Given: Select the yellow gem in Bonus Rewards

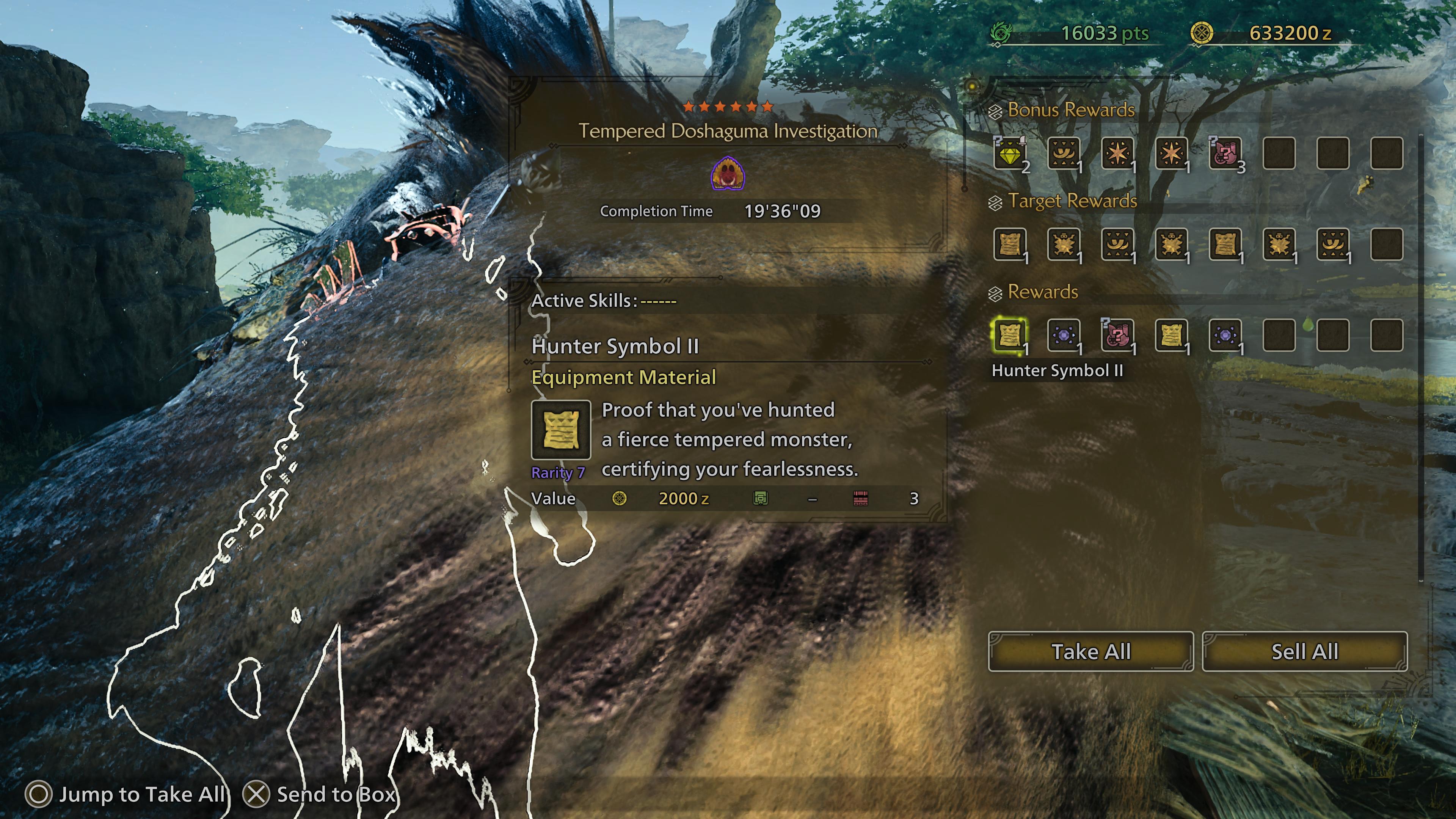Looking at the screenshot, I should [x=1009, y=153].
